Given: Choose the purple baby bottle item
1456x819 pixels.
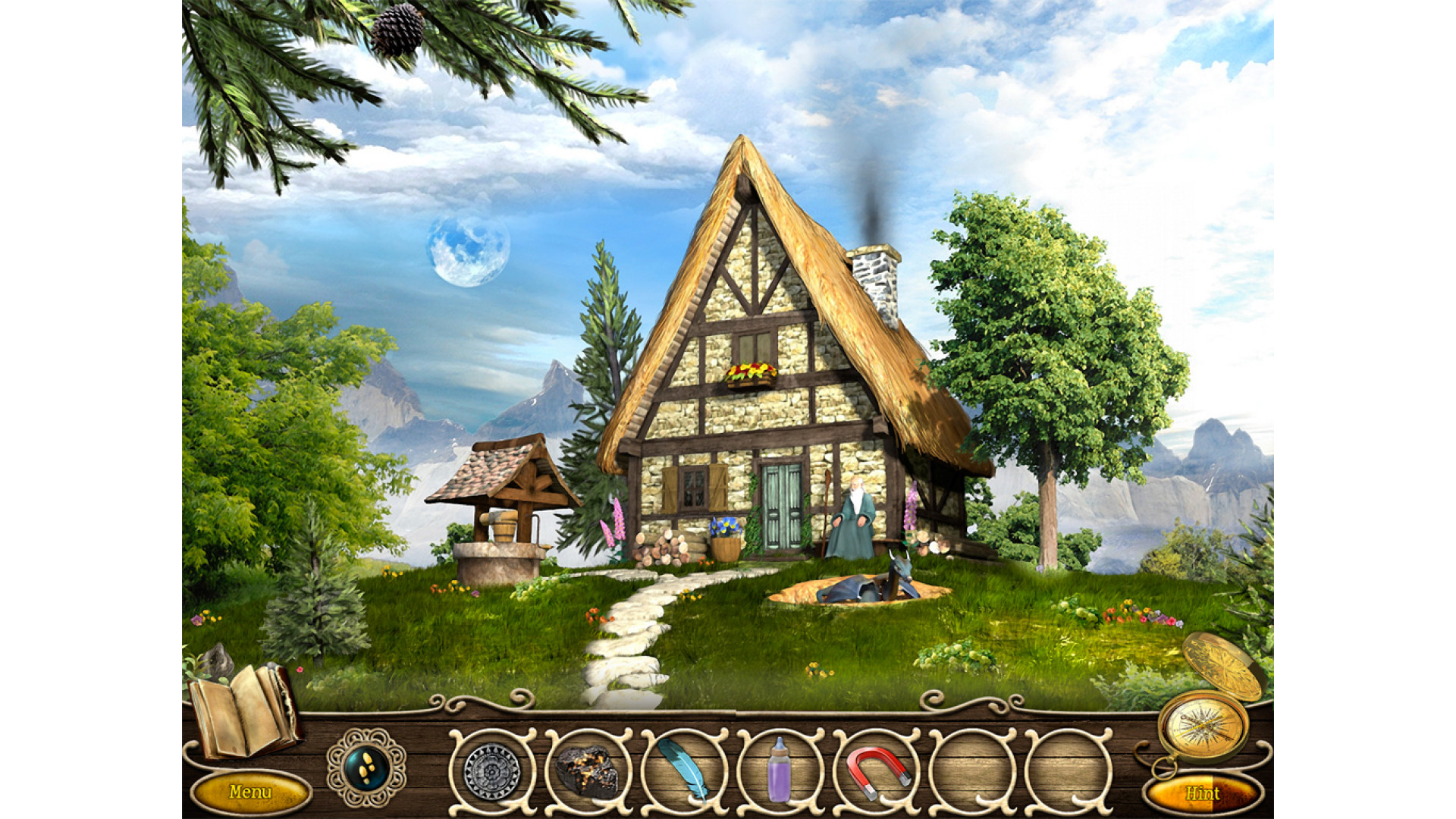Looking at the screenshot, I should coord(779,770).
